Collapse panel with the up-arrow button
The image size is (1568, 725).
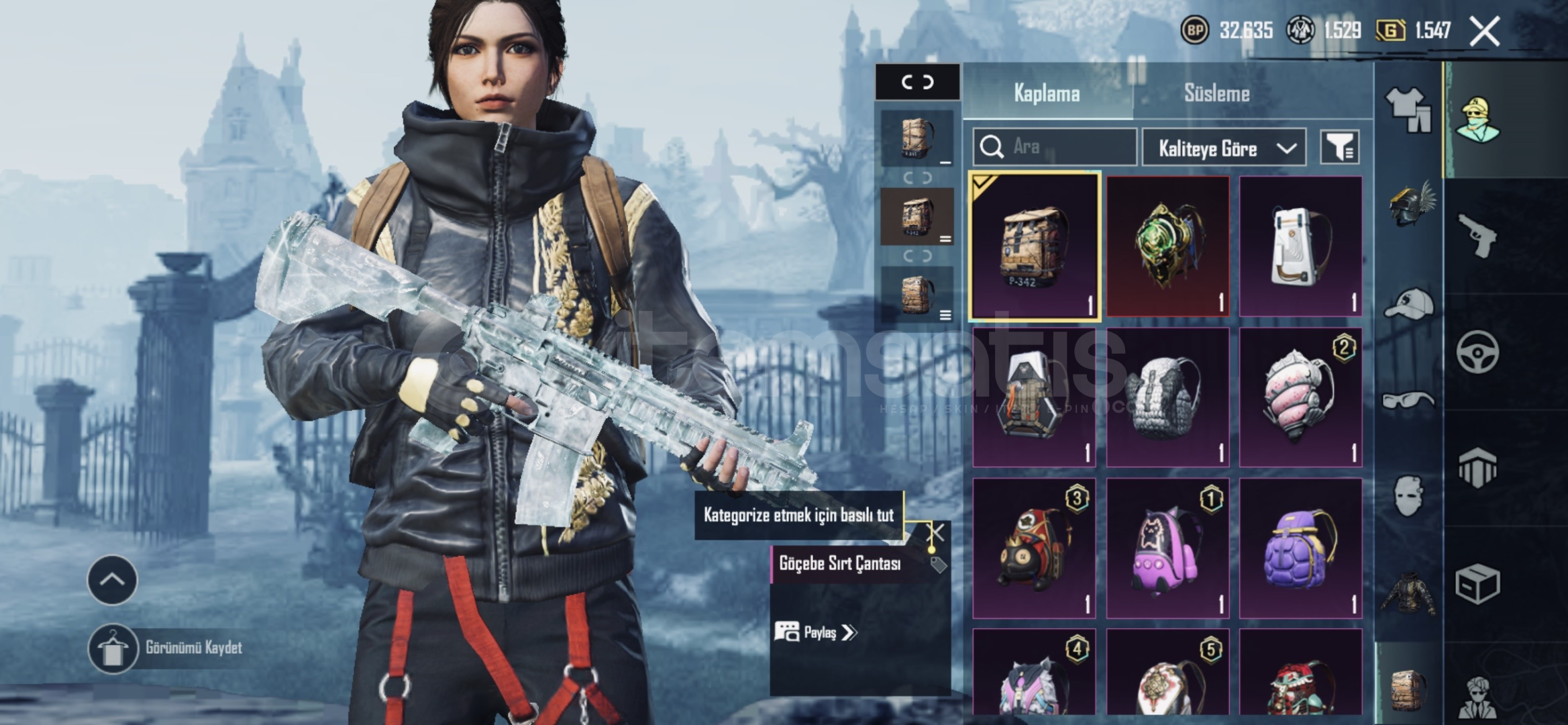[112, 580]
